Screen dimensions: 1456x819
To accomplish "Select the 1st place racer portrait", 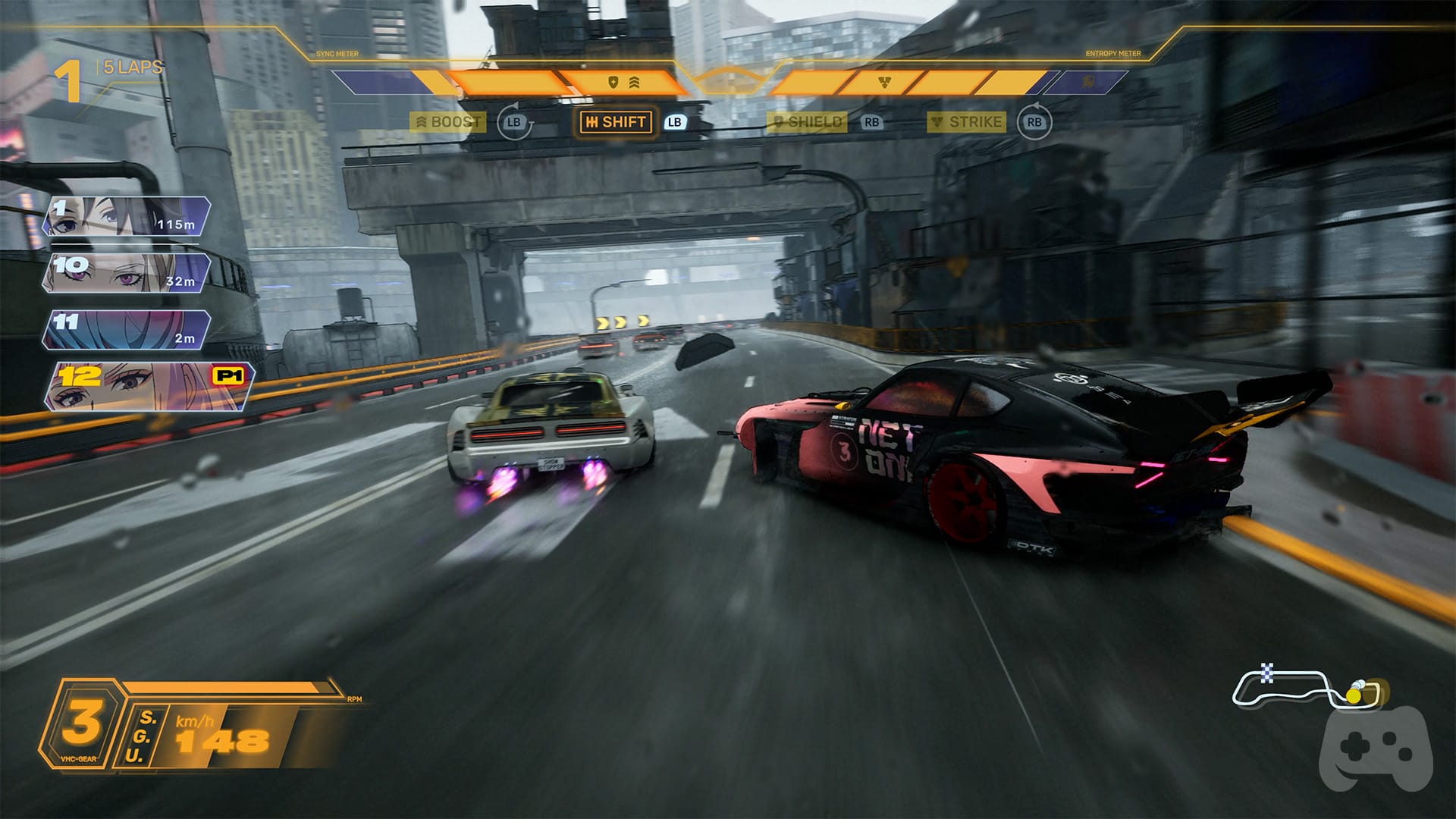I will coord(125,216).
